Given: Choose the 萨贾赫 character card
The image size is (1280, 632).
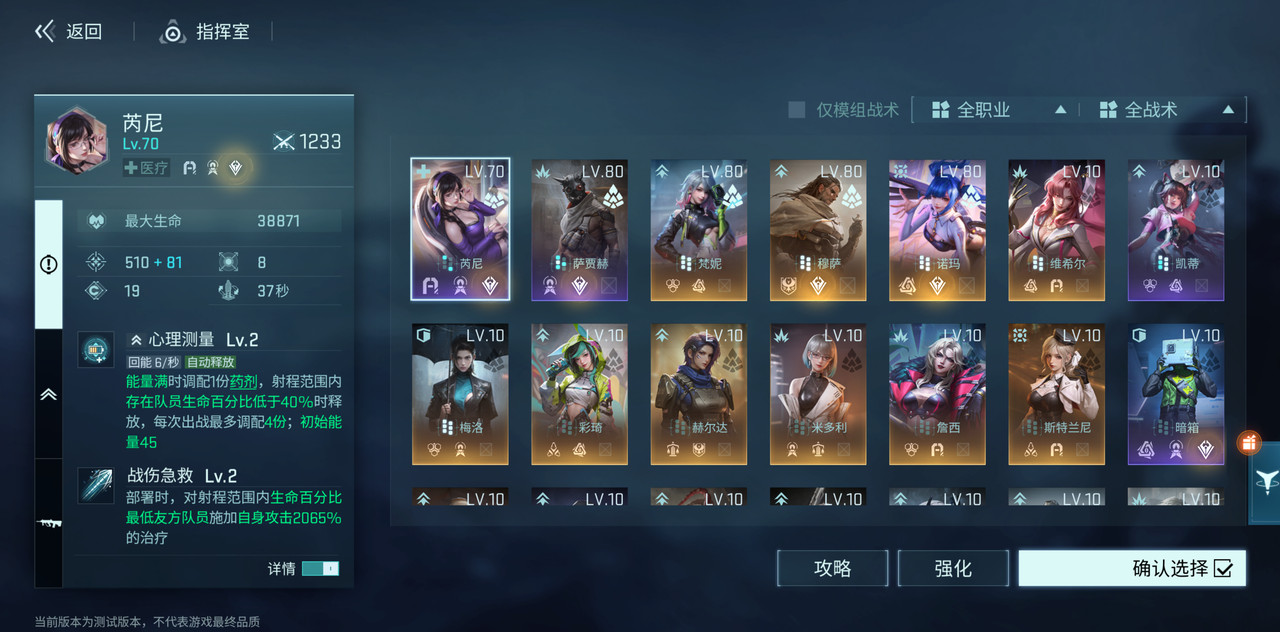Looking at the screenshot, I should click(x=580, y=229).
